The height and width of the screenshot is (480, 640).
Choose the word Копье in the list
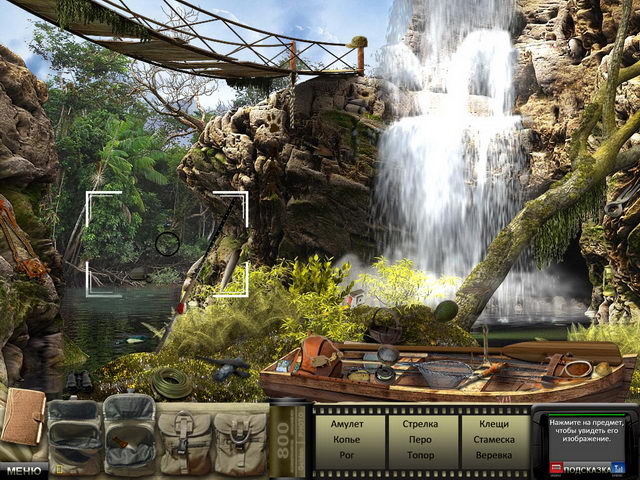click(346, 439)
